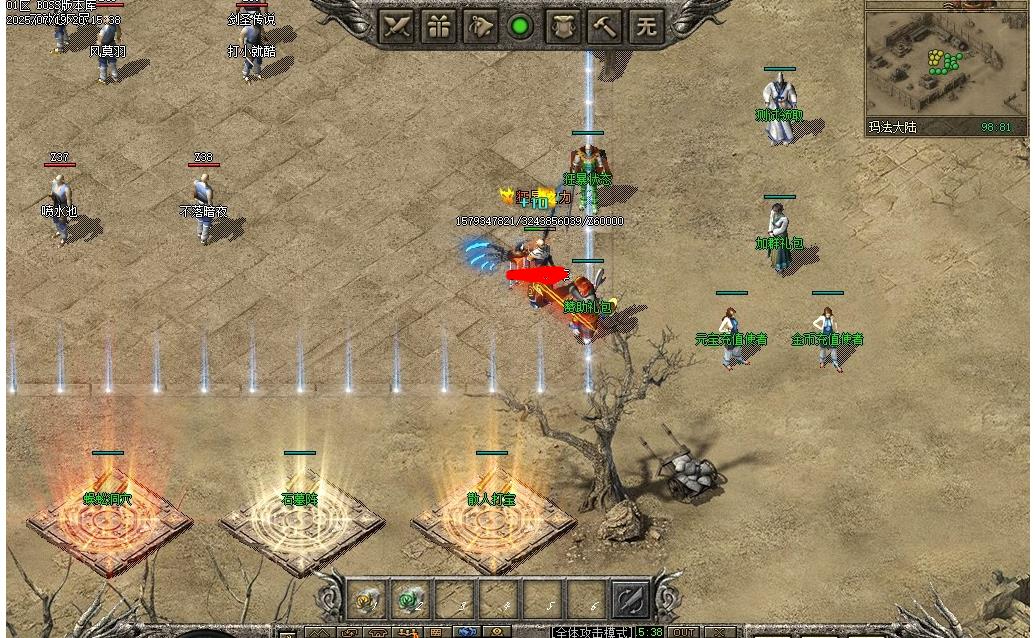The height and width of the screenshot is (638, 1035).
Task: Use the green item in hotbar slot 2
Action: tap(410, 599)
